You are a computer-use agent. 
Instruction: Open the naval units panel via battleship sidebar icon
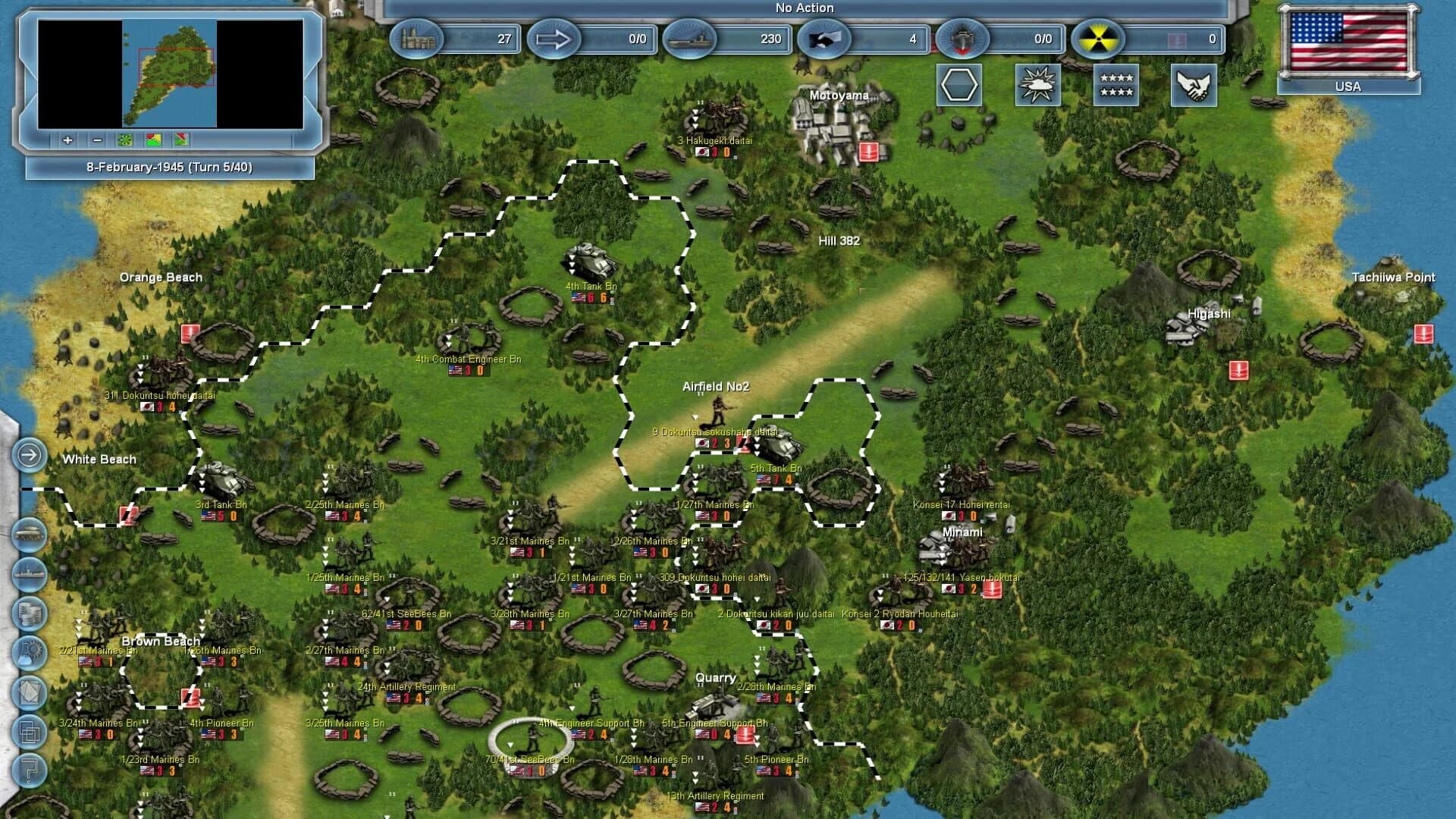point(29,573)
